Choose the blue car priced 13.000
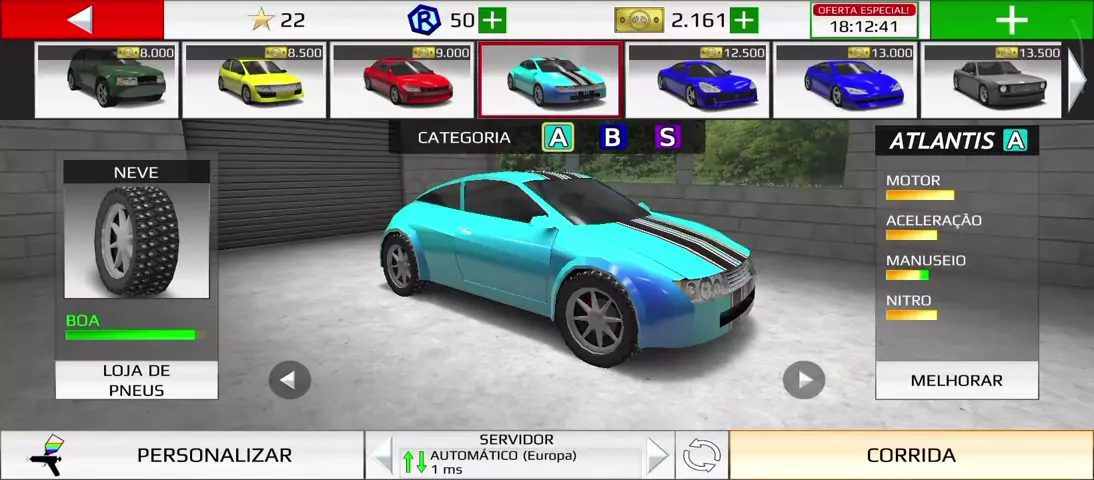 pos(845,80)
